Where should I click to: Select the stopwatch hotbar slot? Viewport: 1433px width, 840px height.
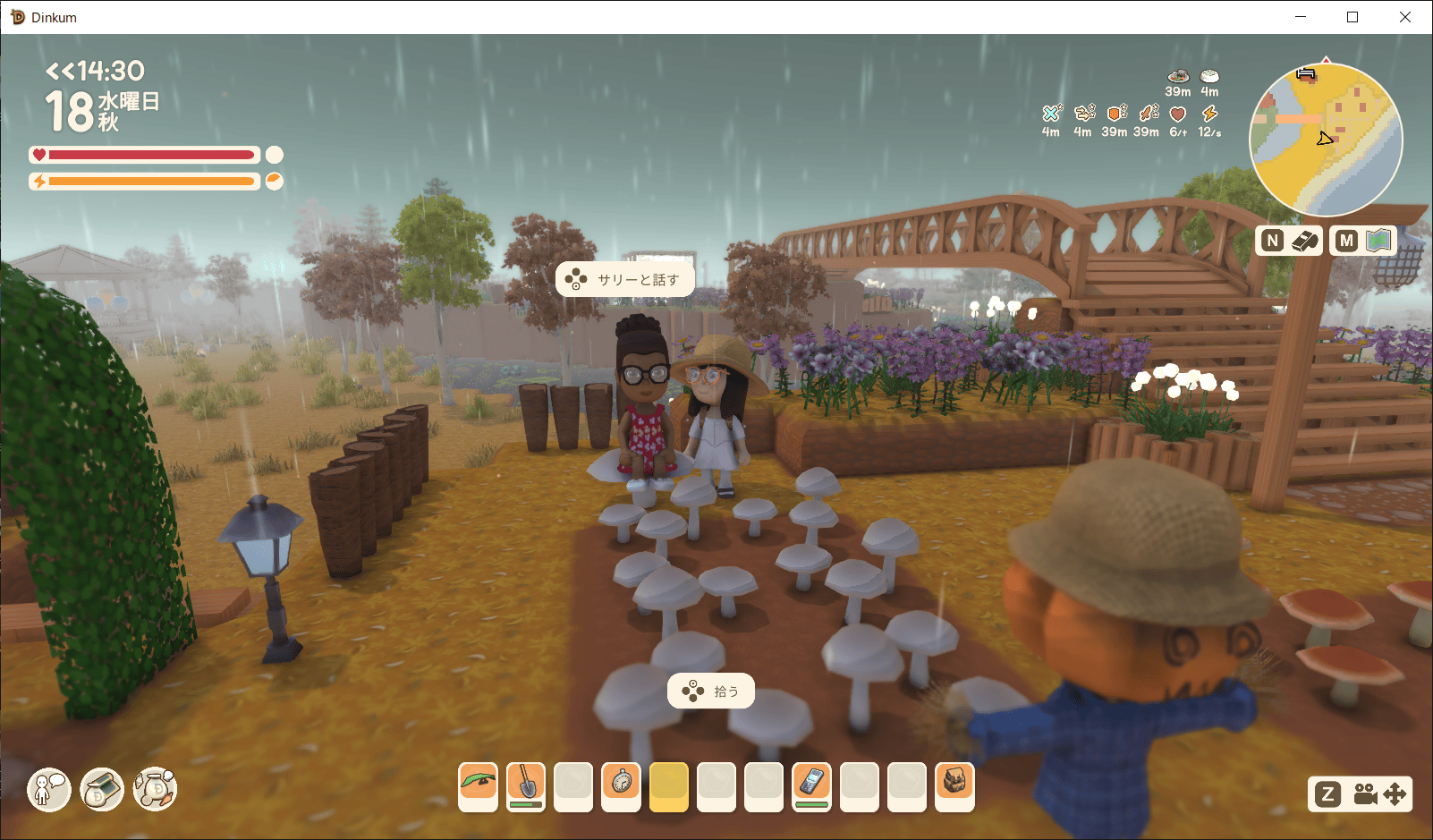tap(622, 786)
